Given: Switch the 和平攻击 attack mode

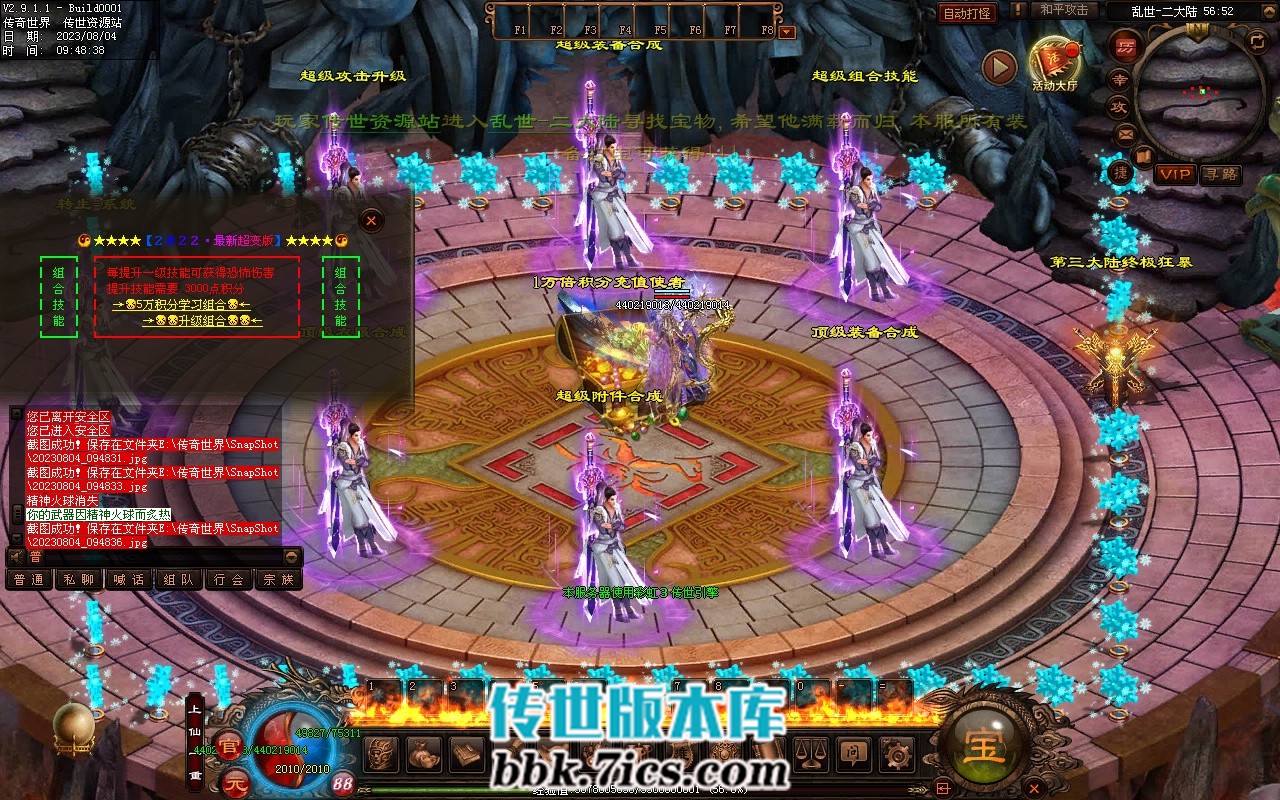Looking at the screenshot, I should click(x=1063, y=10).
